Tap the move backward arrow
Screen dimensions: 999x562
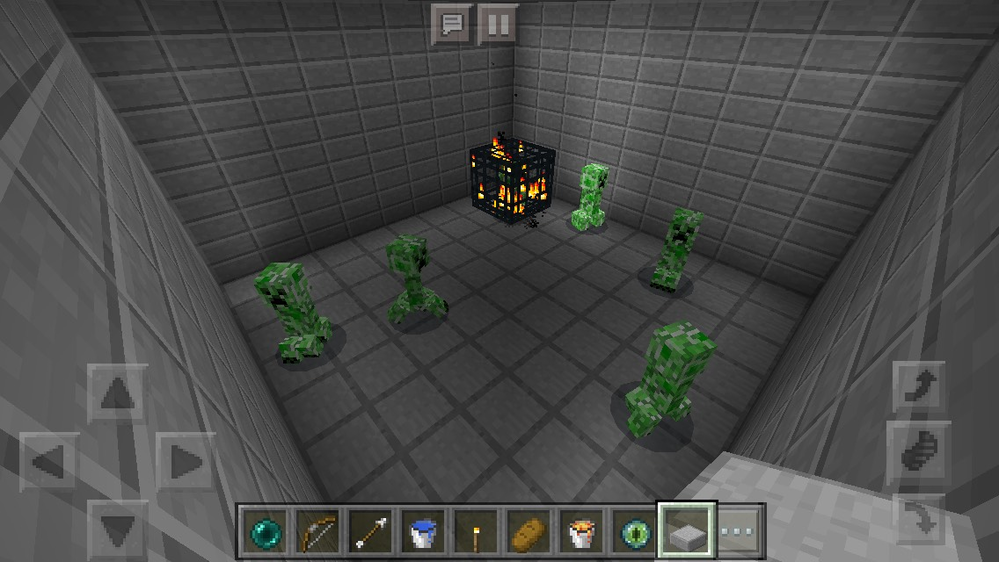pyautogui.click(x=118, y=525)
